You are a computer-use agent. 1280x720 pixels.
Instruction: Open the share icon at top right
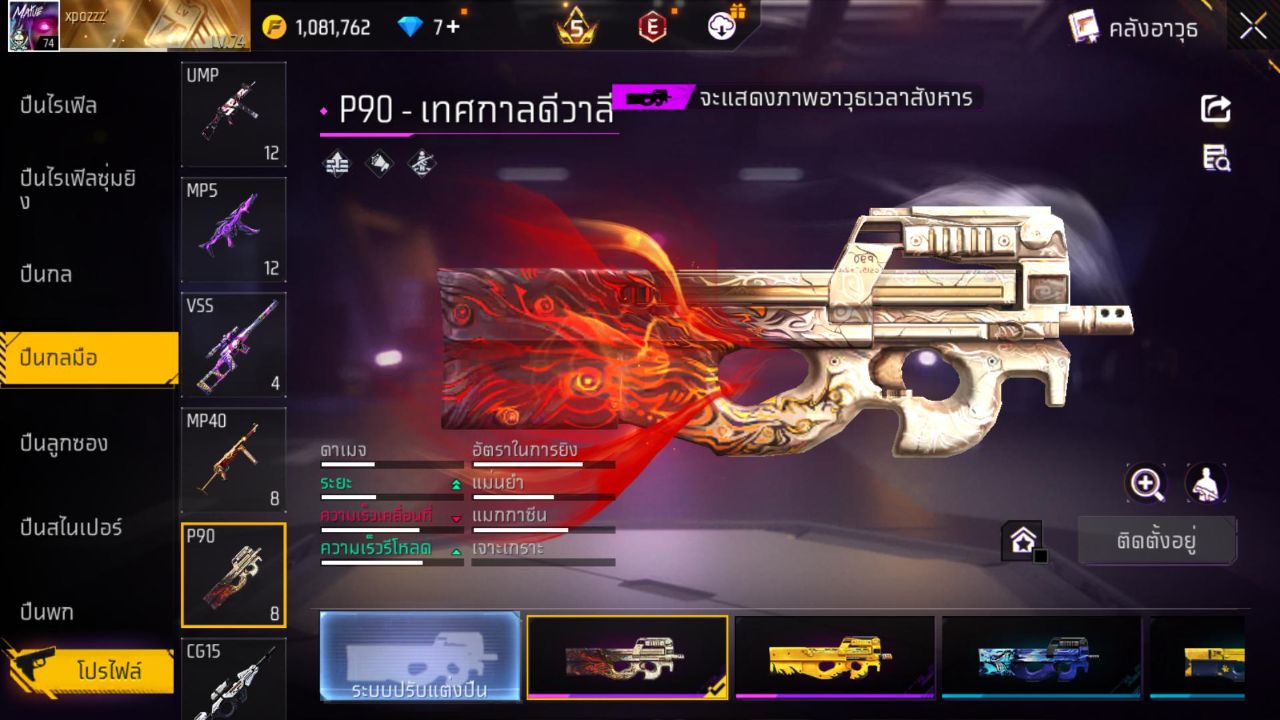[1215, 109]
